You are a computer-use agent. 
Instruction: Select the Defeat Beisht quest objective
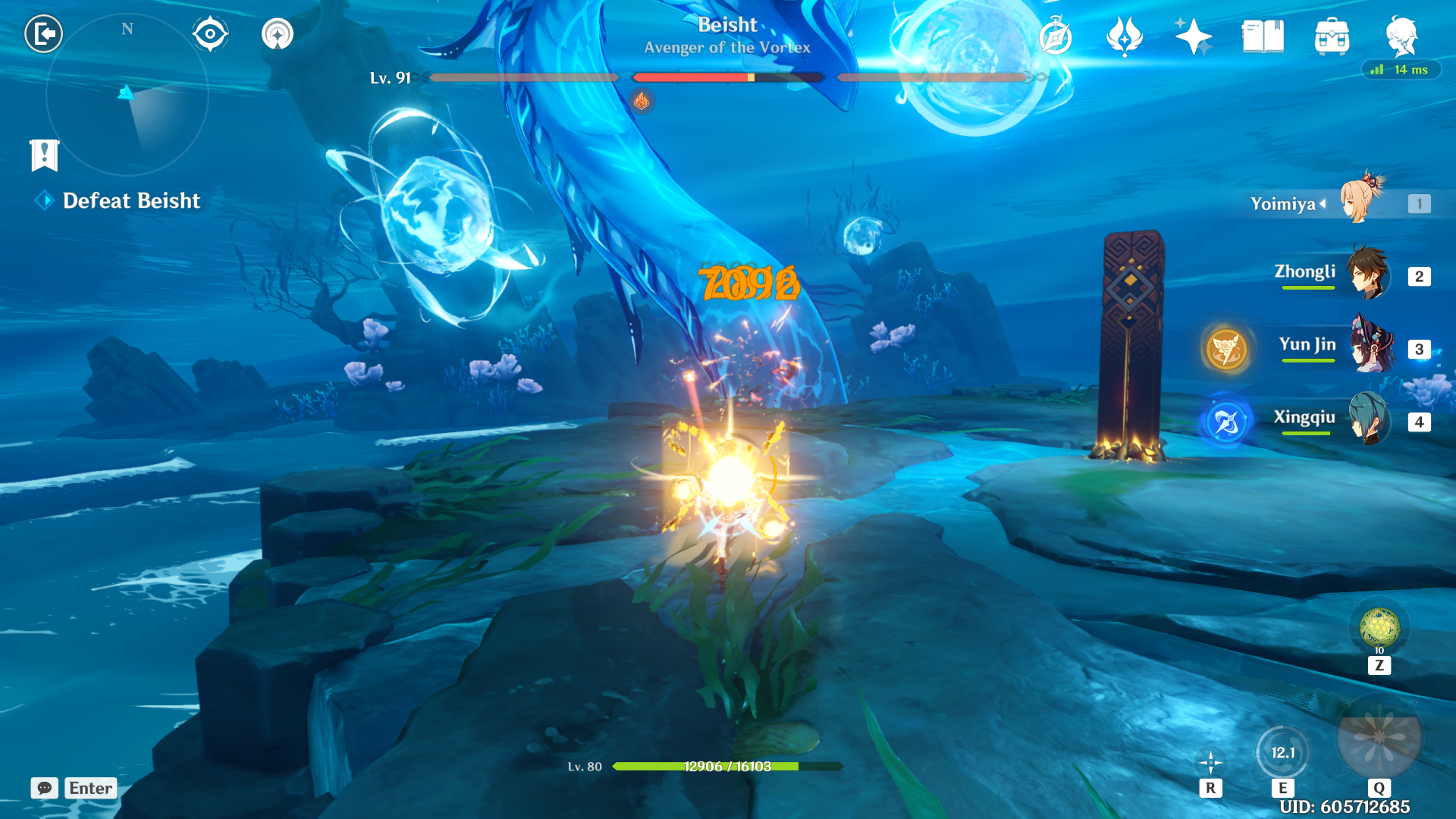[x=131, y=201]
